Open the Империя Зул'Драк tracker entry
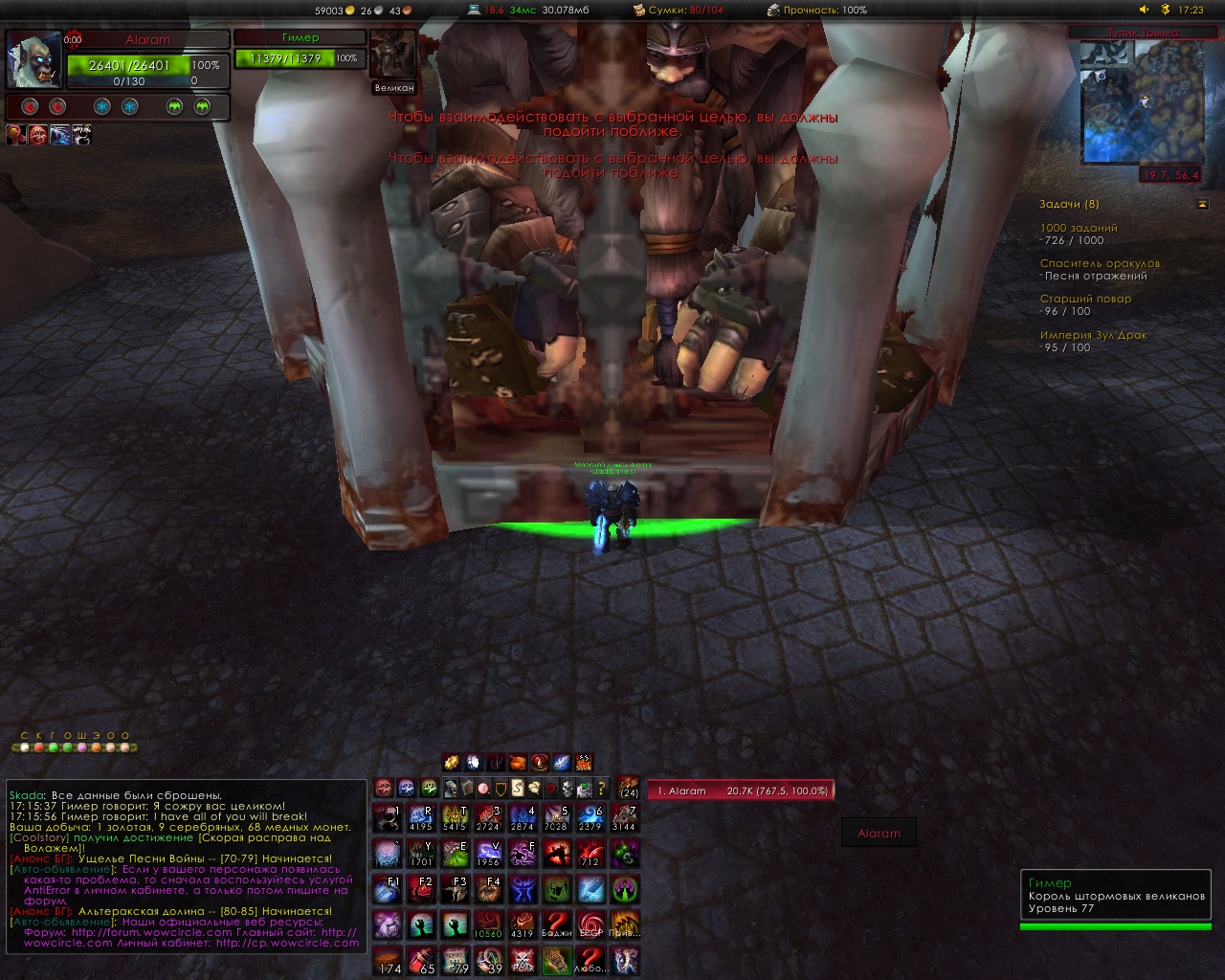This screenshot has height=980, width=1225. tap(1093, 335)
